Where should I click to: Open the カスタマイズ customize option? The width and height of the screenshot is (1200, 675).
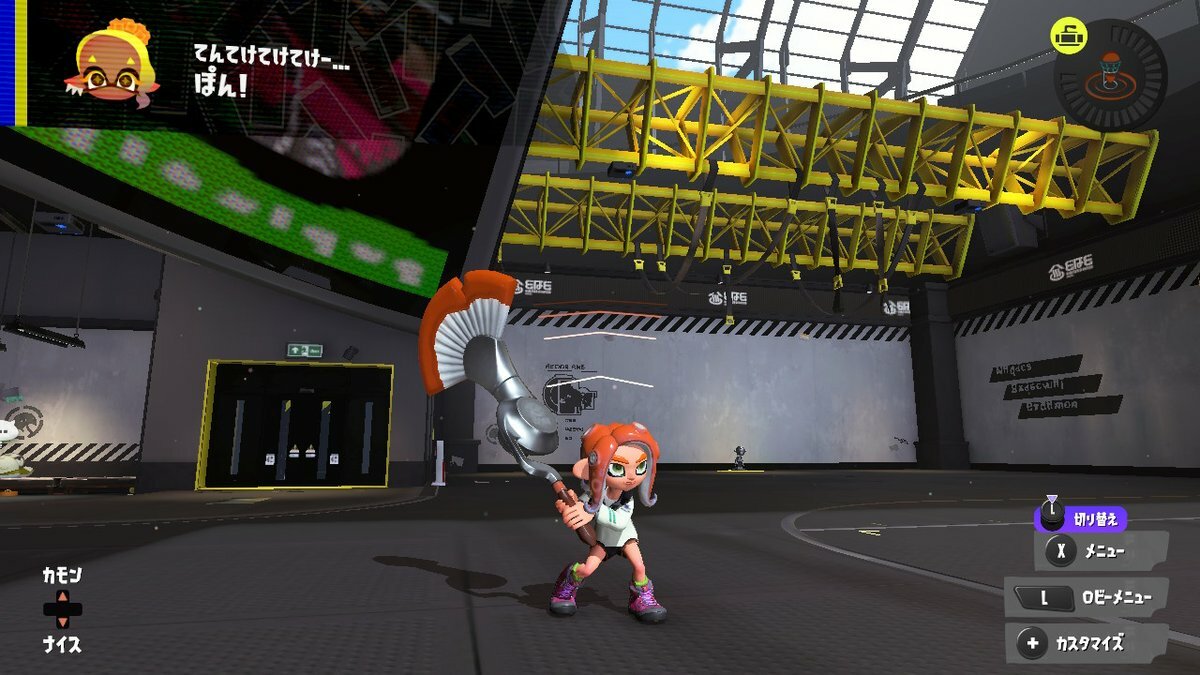1087,644
